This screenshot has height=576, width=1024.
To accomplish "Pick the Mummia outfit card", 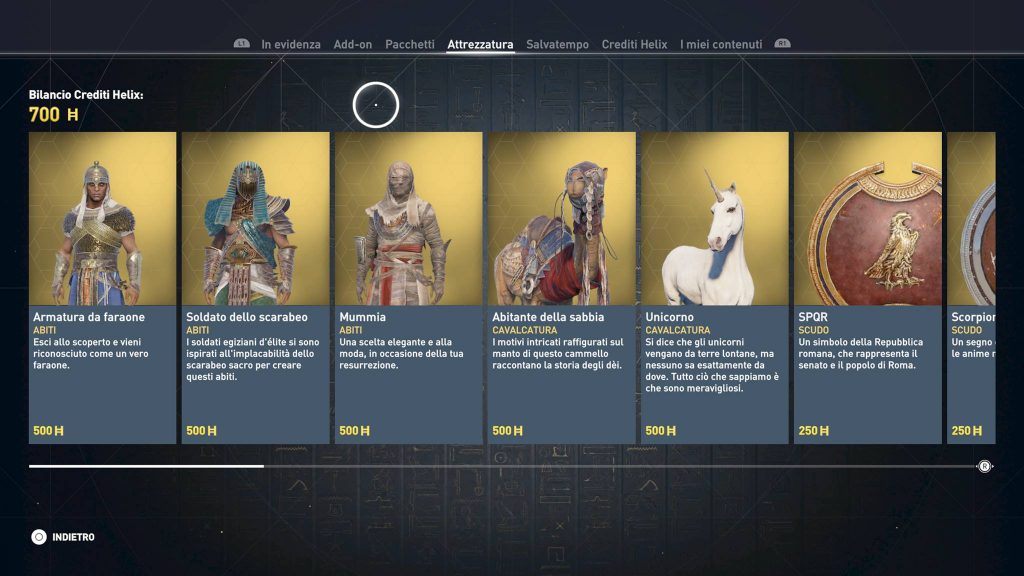I will point(408,288).
